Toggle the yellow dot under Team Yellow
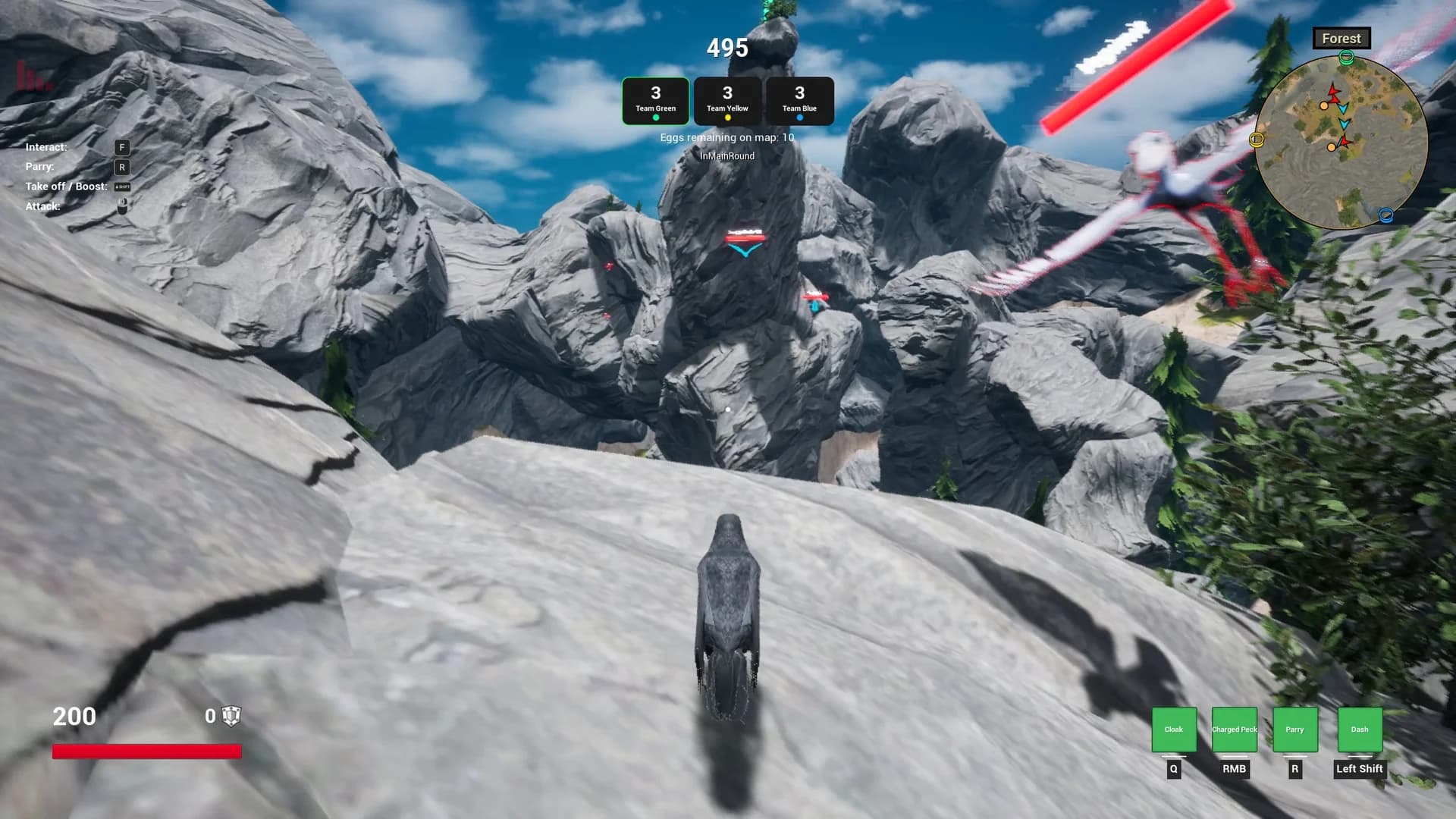Viewport: 1456px width, 819px height. (727, 118)
